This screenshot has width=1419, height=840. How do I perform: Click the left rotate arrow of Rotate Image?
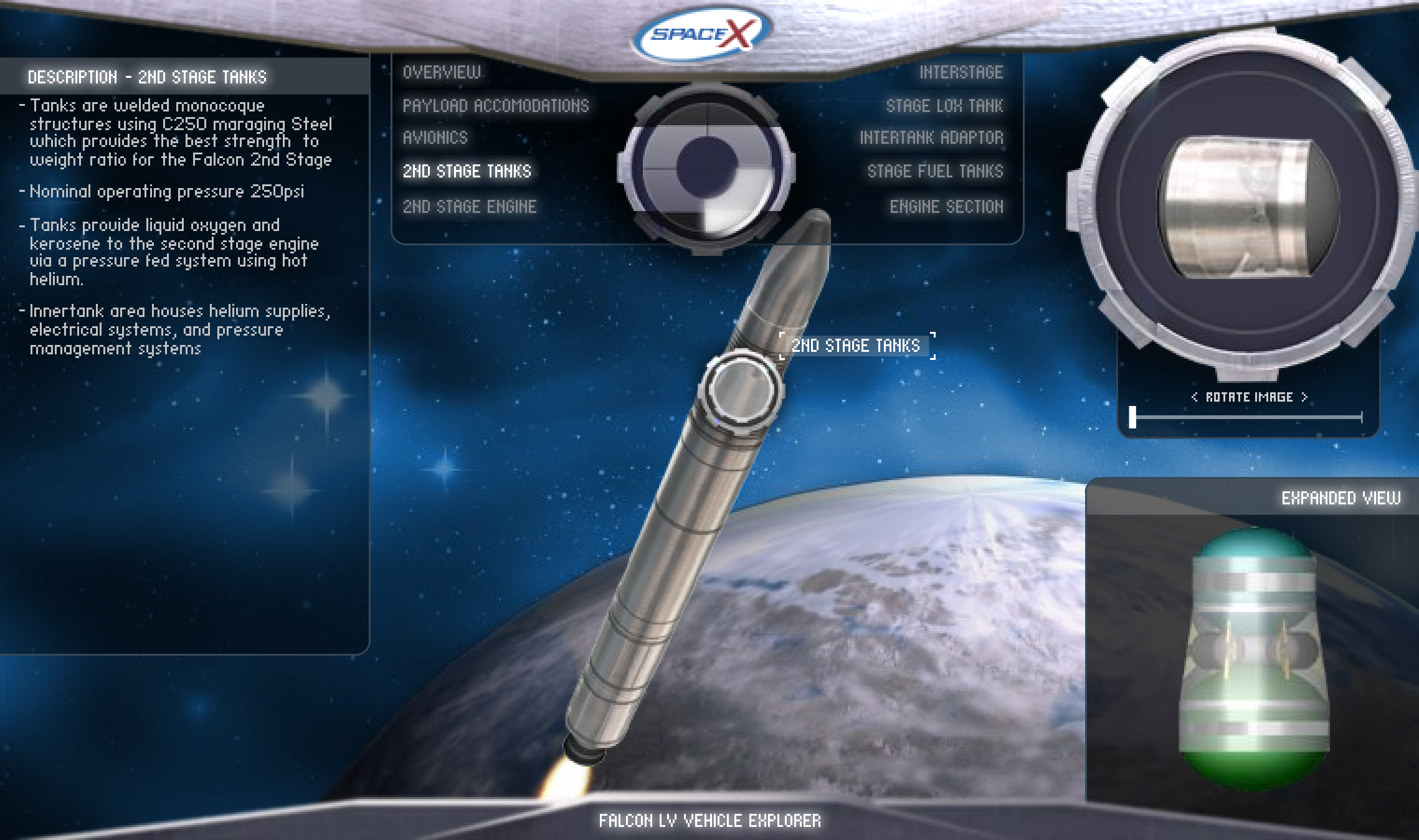coord(1195,397)
